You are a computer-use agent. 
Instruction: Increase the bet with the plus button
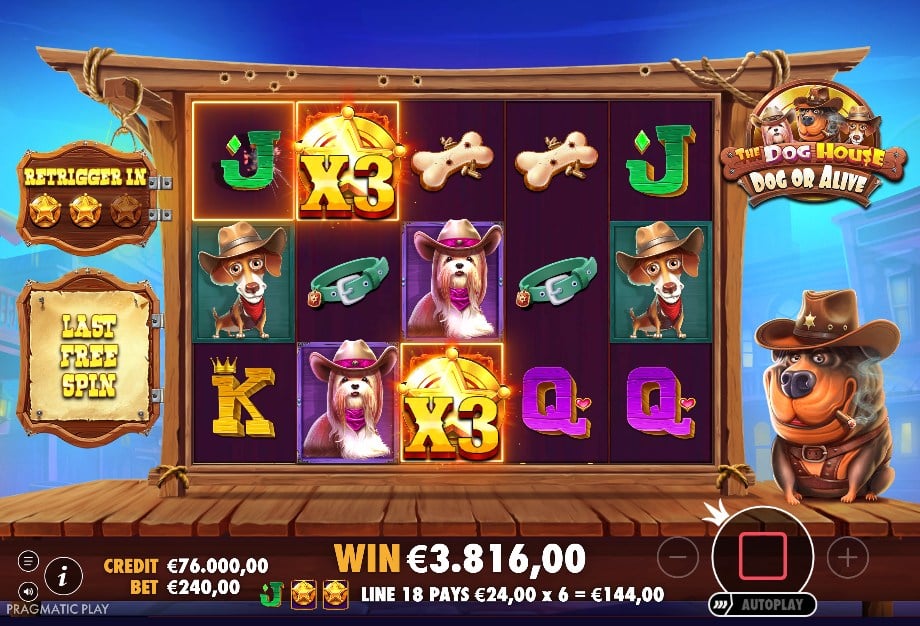pyautogui.click(x=847, y=556)
